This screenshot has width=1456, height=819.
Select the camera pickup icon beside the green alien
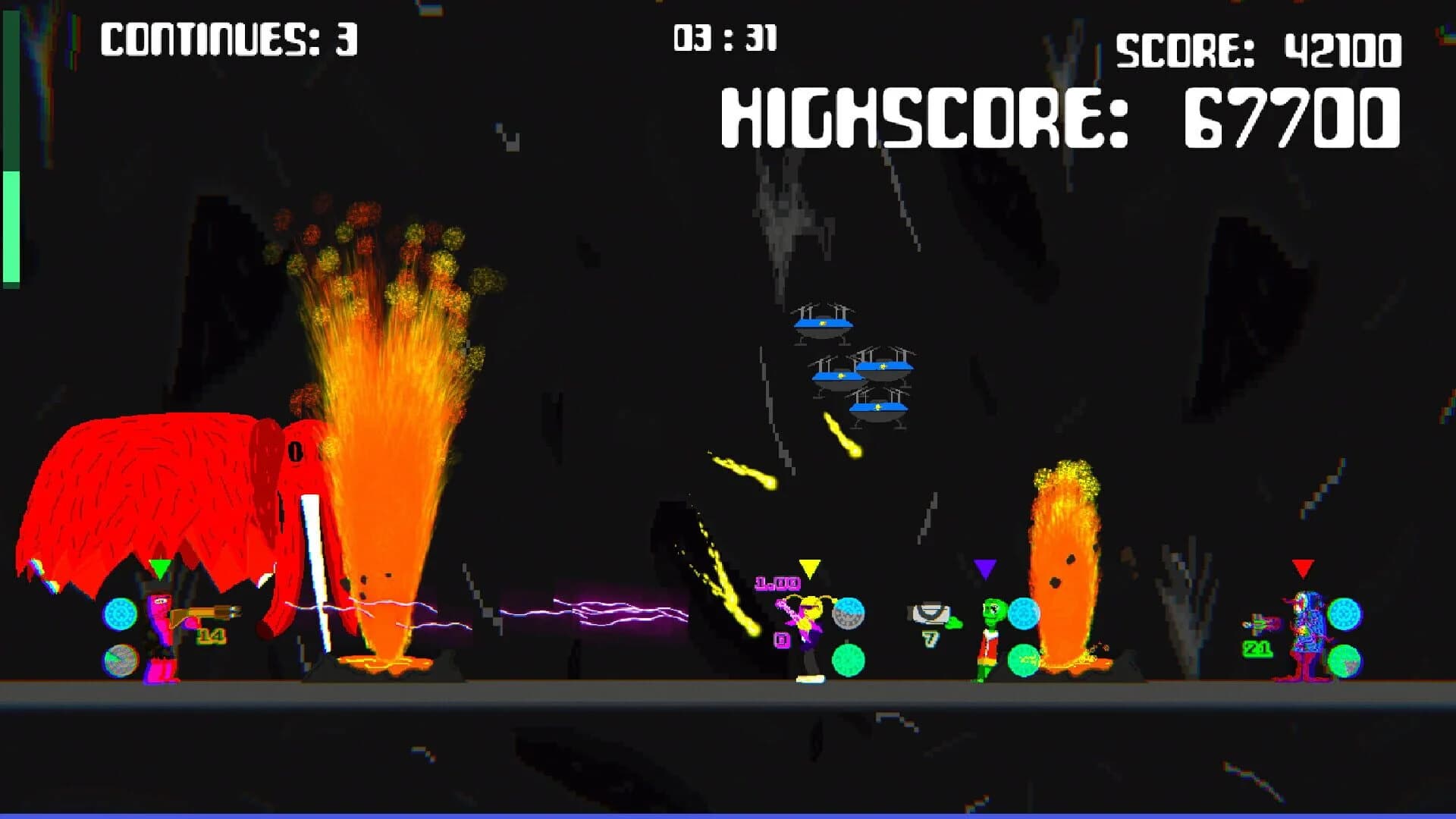pyautogui.click(x=929, y=611)
